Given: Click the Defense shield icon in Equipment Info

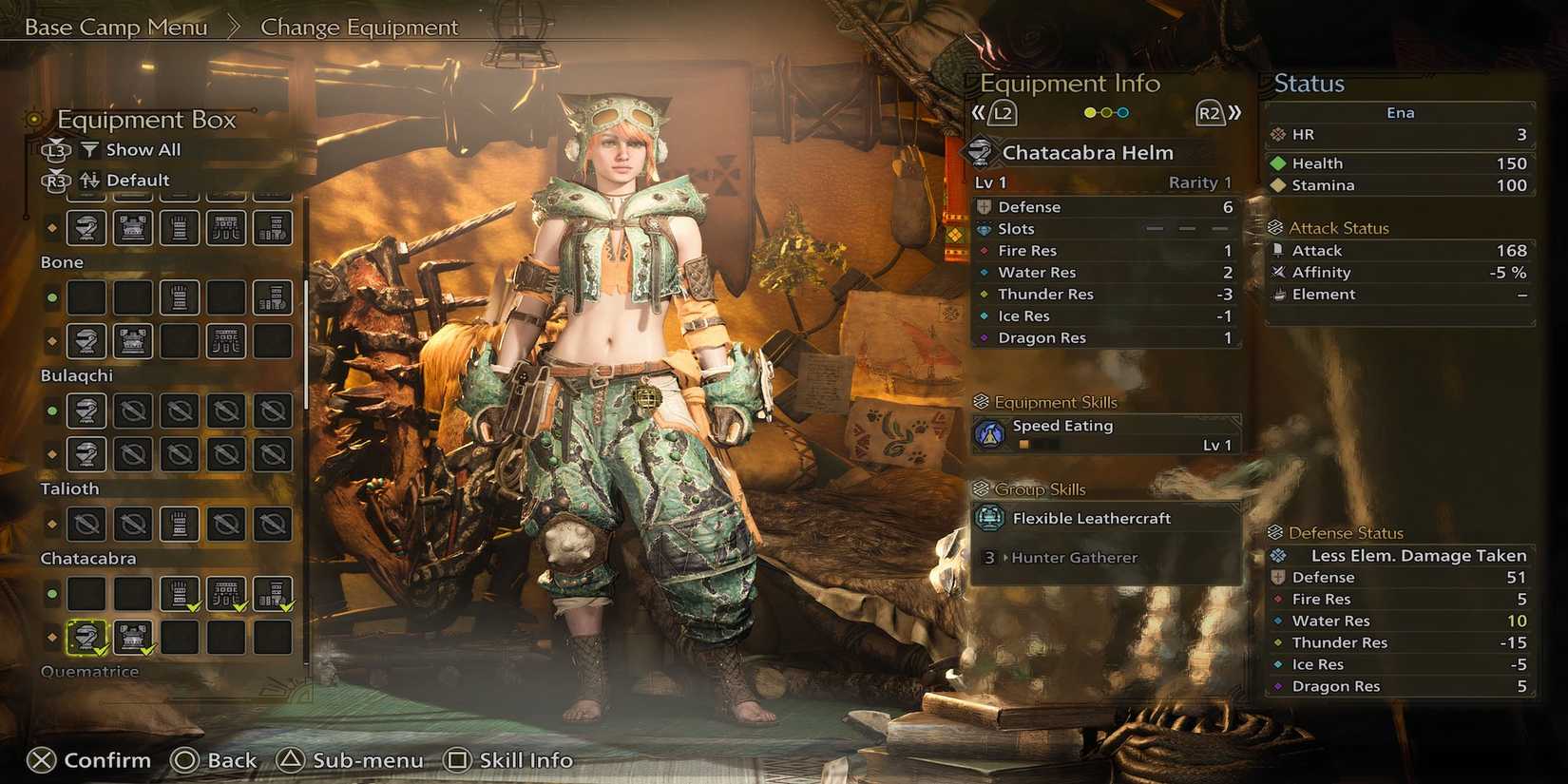Looking at the screenshot, I should coord(984,206).
